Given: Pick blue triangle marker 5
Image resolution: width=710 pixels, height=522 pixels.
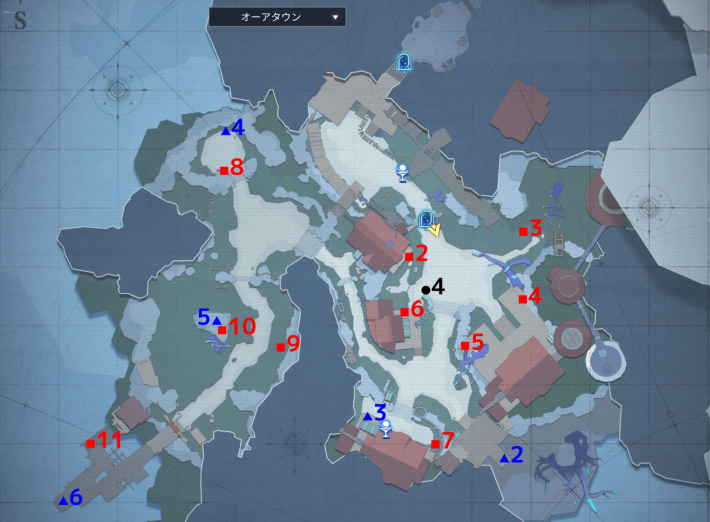Looking at the screenshot, I should click(216, 320).
